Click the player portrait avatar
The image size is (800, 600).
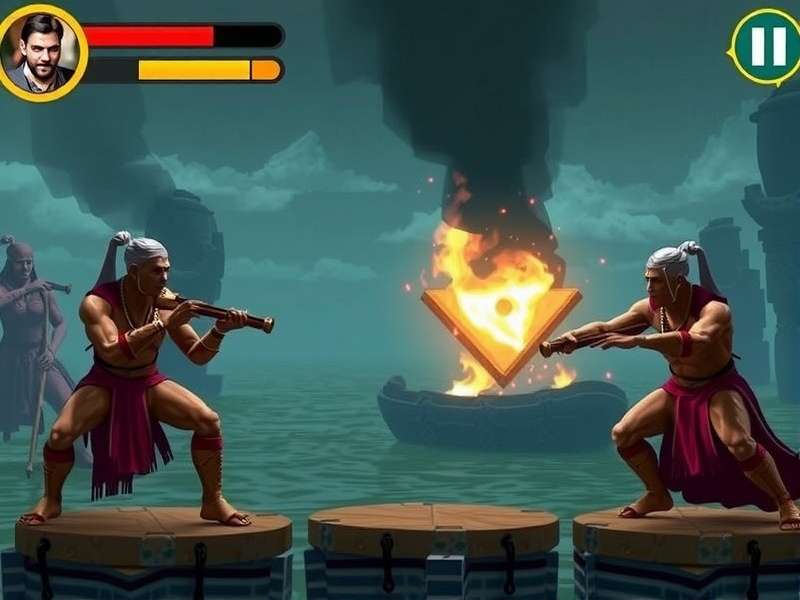point(42,52)
